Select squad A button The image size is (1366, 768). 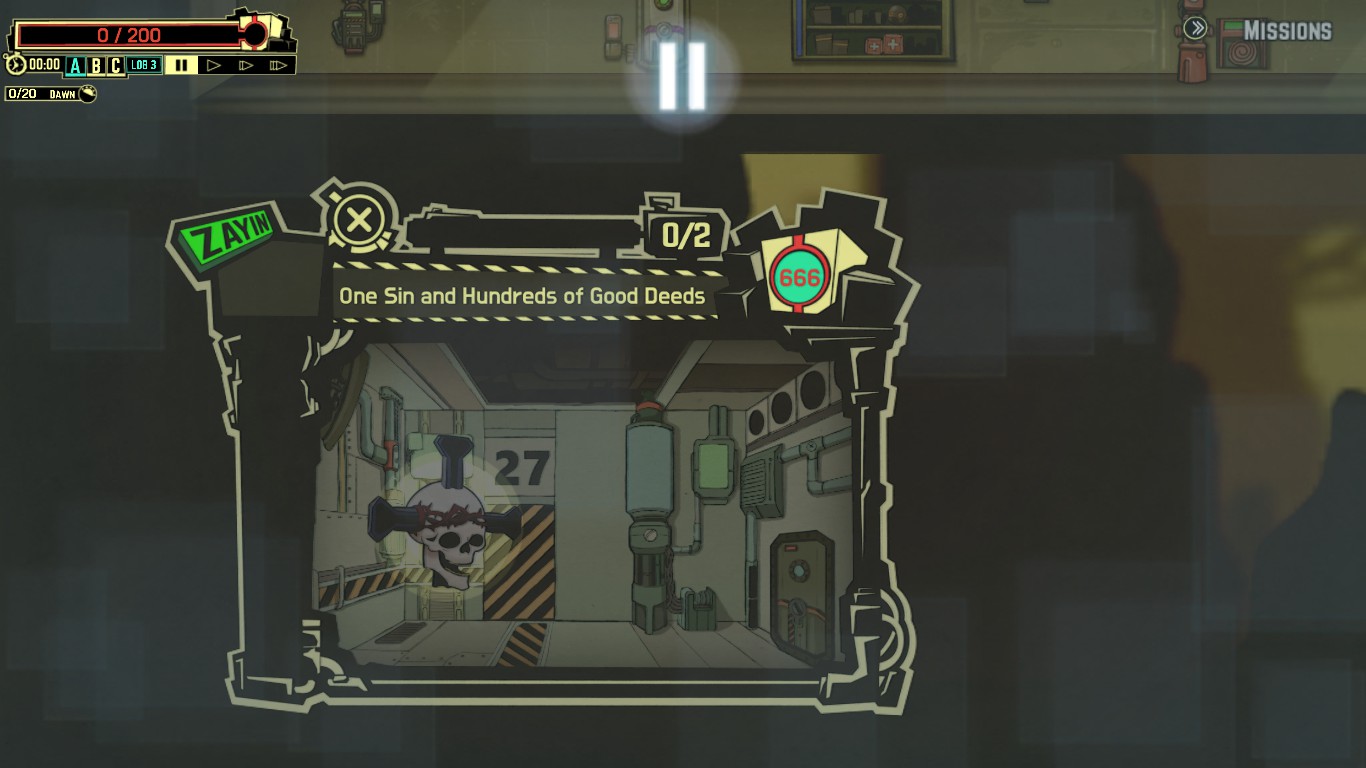(74, 66)
